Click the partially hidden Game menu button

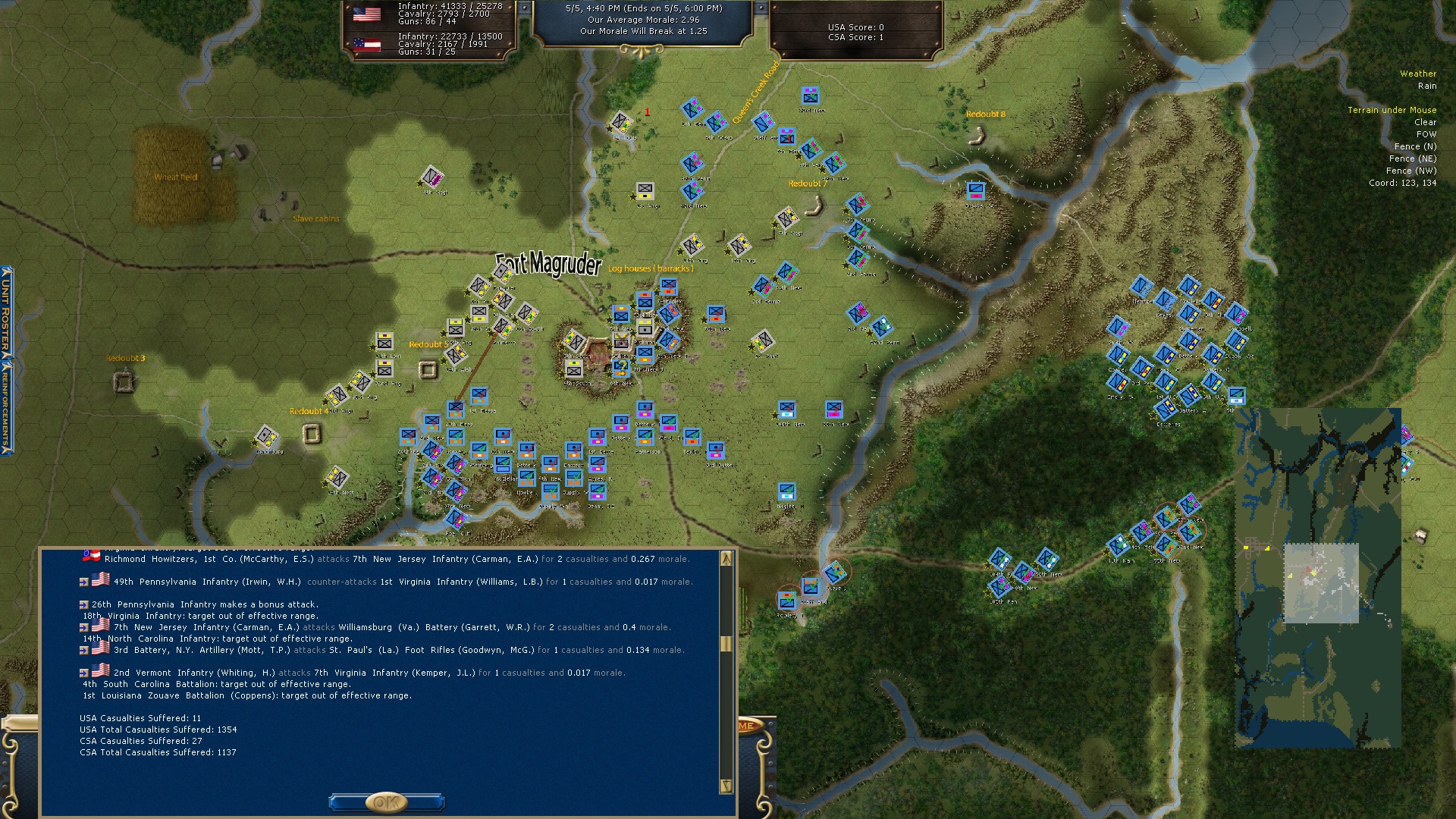pyautogui.click(x=747, y=726)
